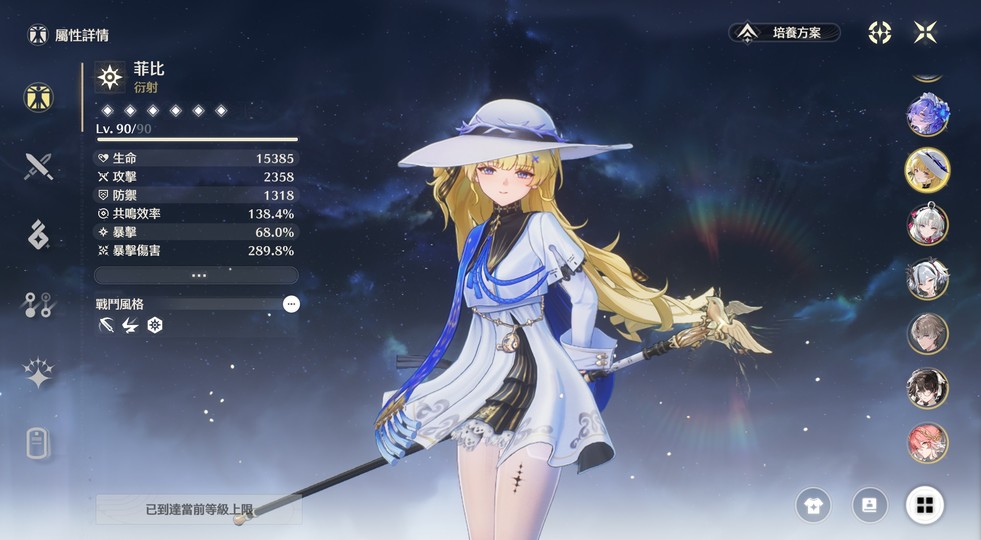Viewport: 981px width, 540px height.
Task: Show 戰鬥風格 combat style details
Action: [290, 304]
